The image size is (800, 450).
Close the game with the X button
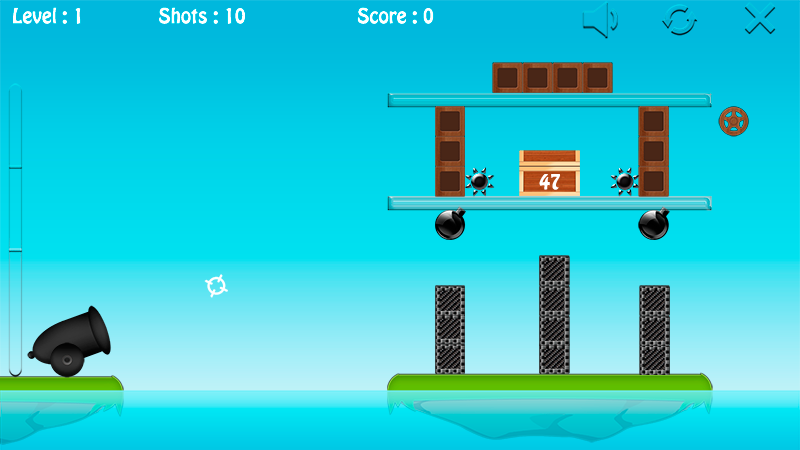pyautogui.click(x=760, y=20)
